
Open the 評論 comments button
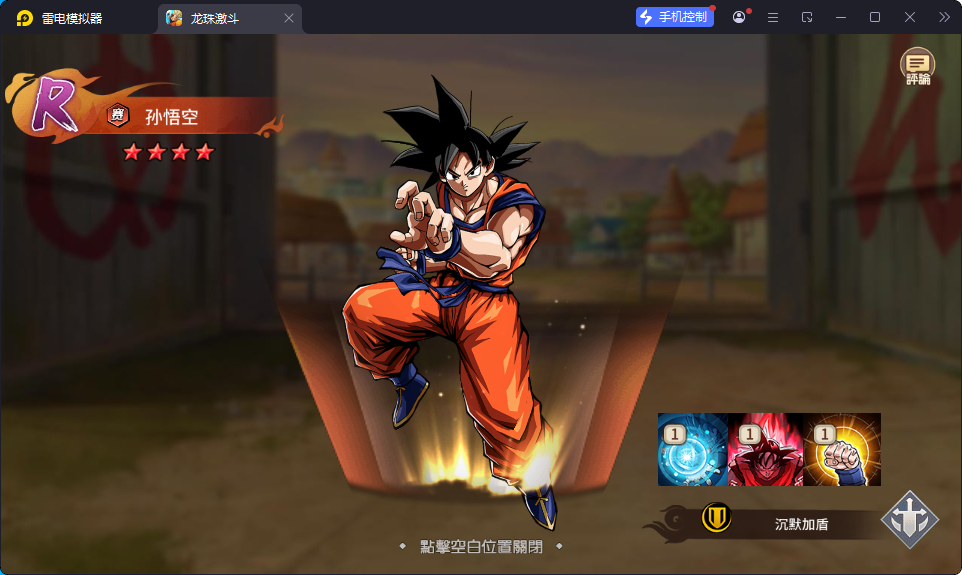[x=917, y=66]
